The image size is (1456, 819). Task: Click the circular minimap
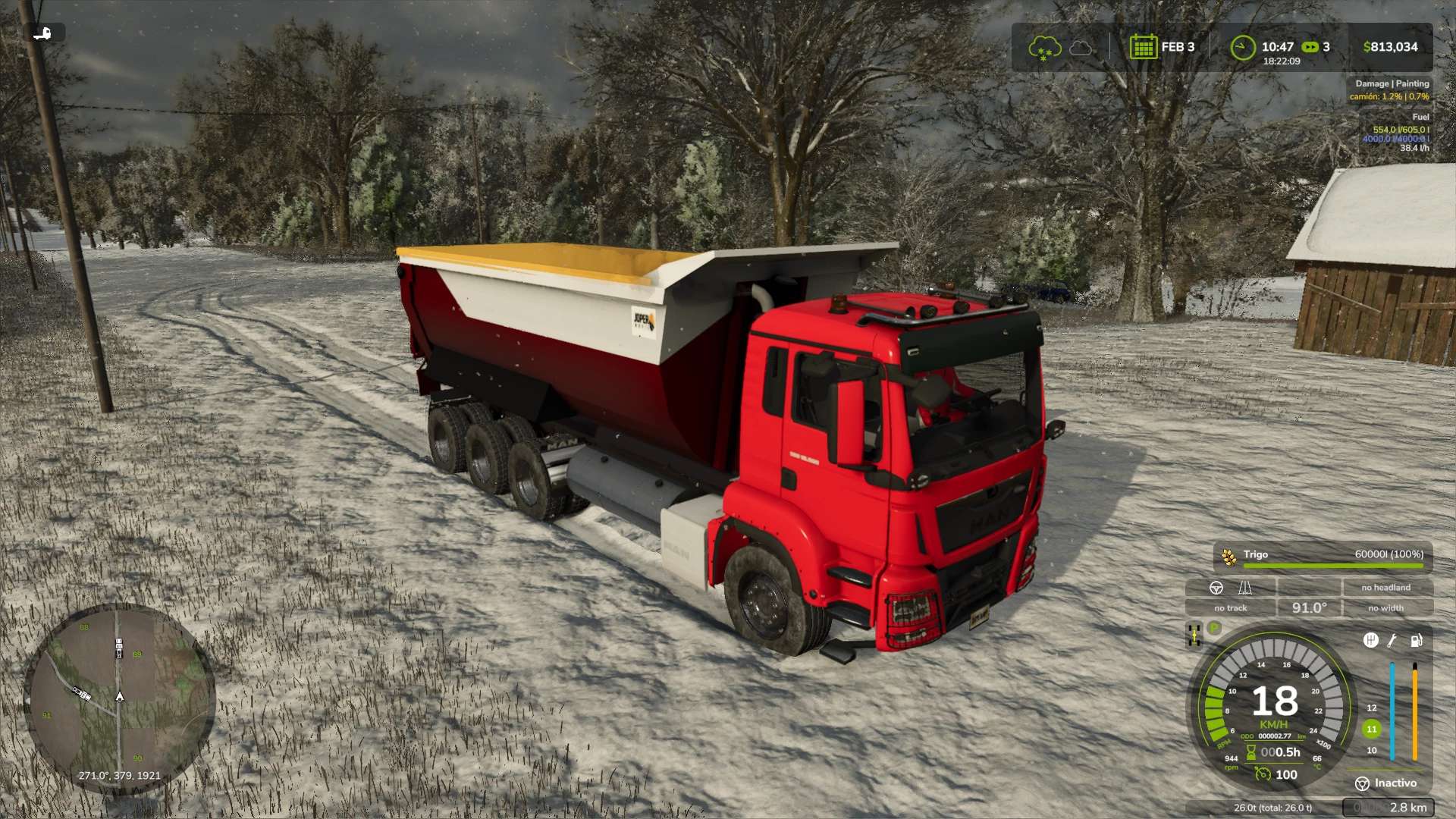[x=119, y=698]
